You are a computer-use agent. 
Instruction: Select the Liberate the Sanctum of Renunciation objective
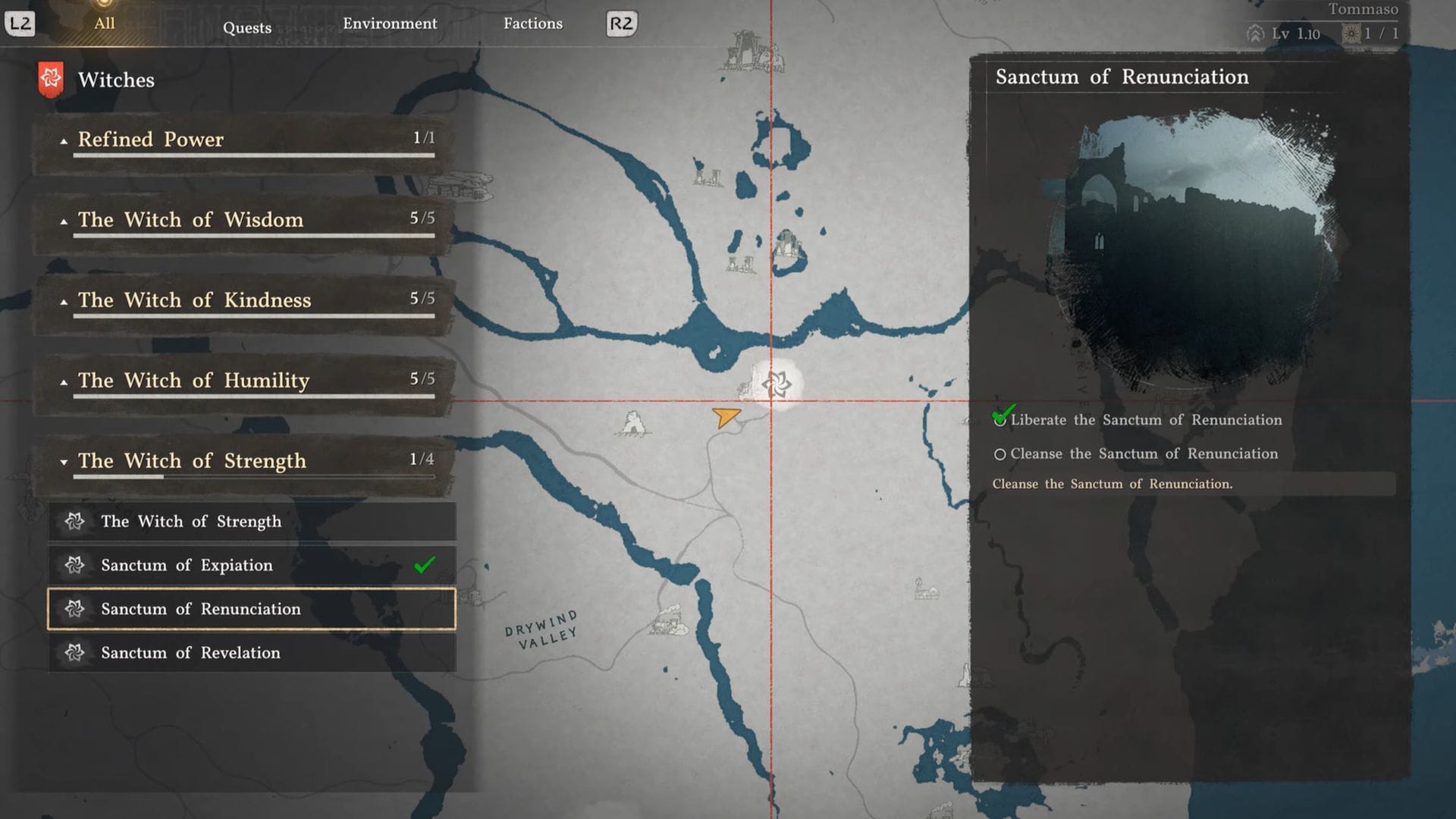(x=1145, y=420)
